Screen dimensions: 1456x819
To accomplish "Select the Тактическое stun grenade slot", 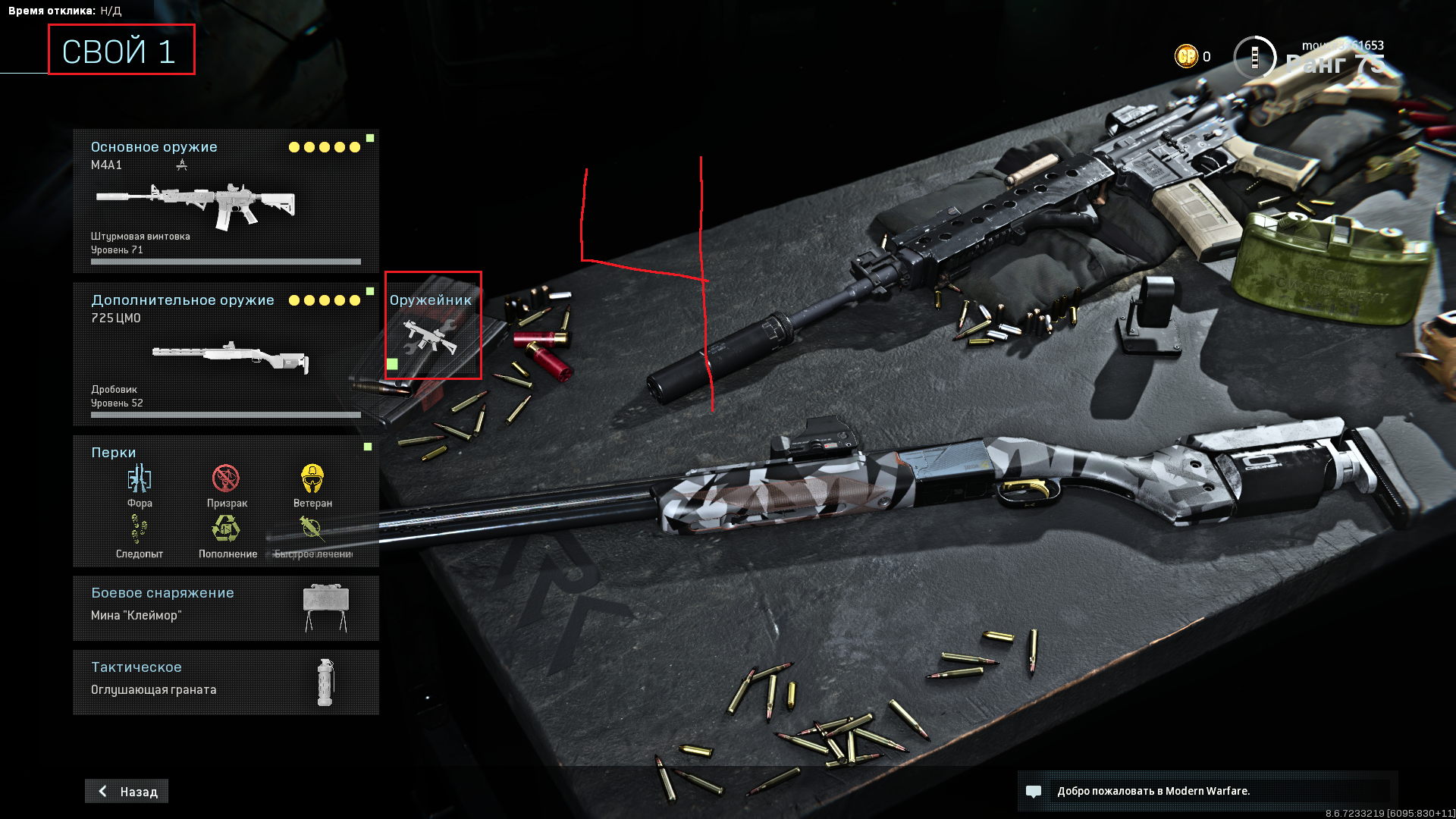I will [225, 682].
